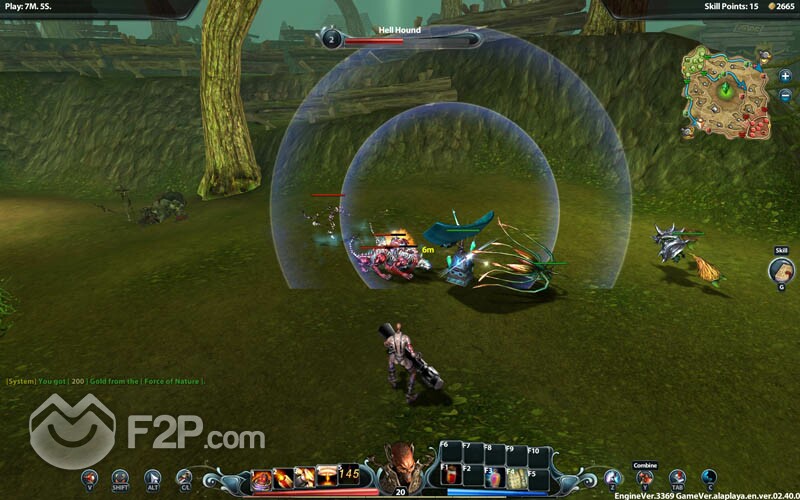Cast the mushroom cloud explosion skill
The image size is (800, 500).
[327, 477]
